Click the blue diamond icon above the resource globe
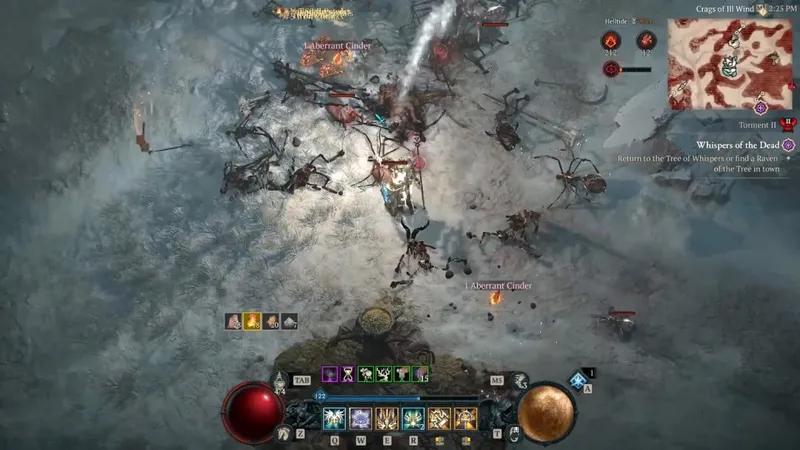Image resolution: width=800 pixels, height=450 pixels. [x=577, y=380]
